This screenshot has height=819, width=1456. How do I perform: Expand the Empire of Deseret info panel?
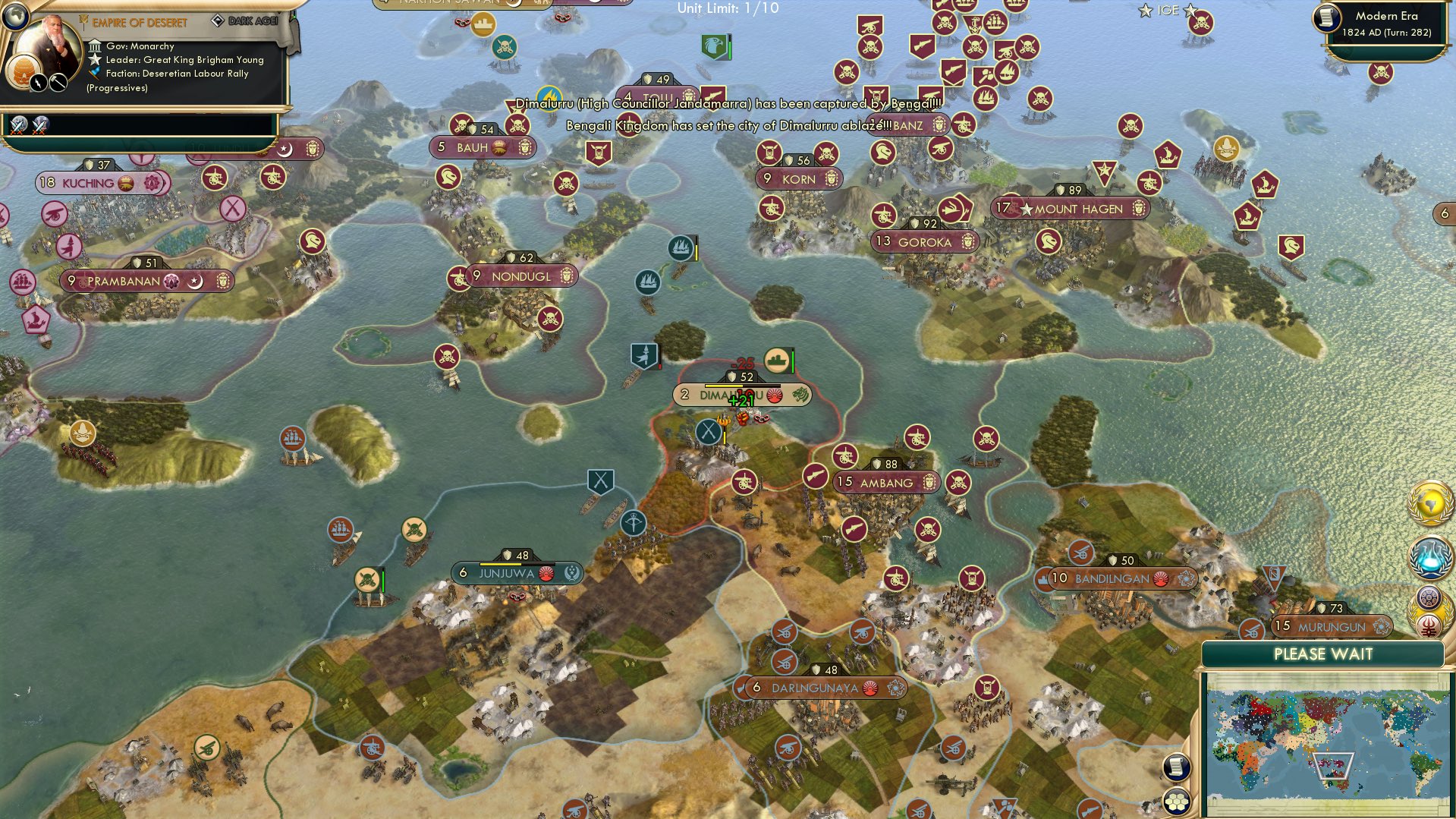140,23
